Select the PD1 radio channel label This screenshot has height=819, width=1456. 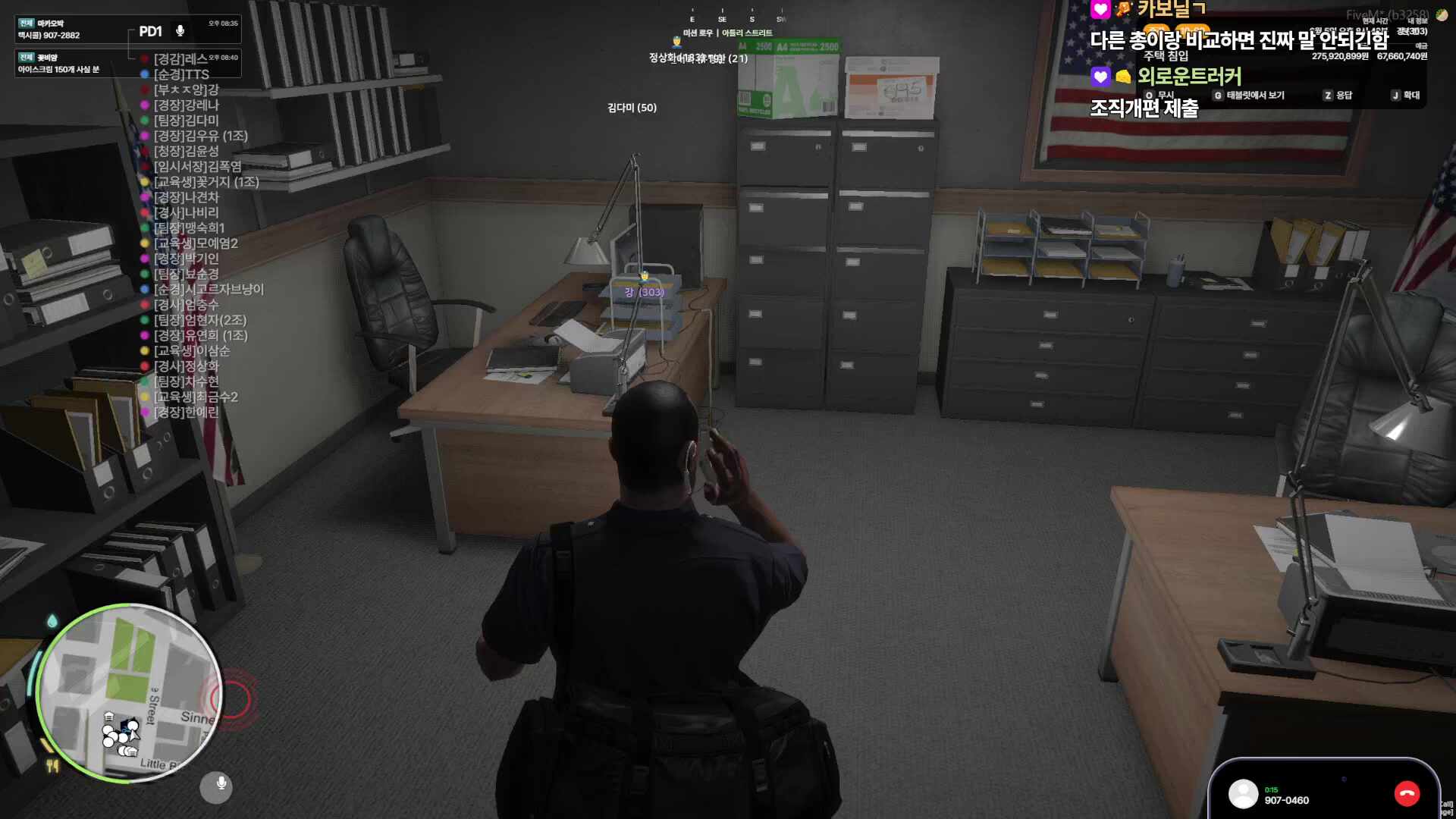[x=150, y=32]
